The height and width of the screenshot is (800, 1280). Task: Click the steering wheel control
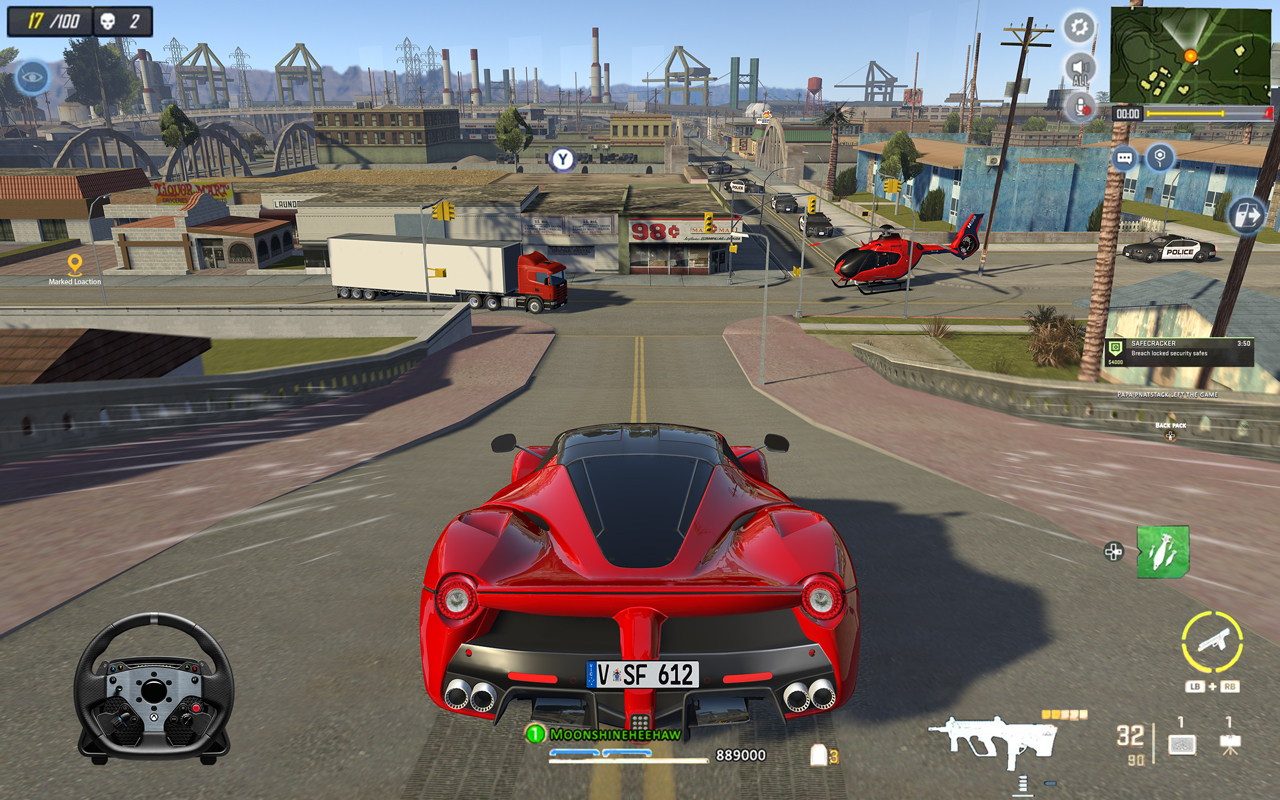pos(154,687)
